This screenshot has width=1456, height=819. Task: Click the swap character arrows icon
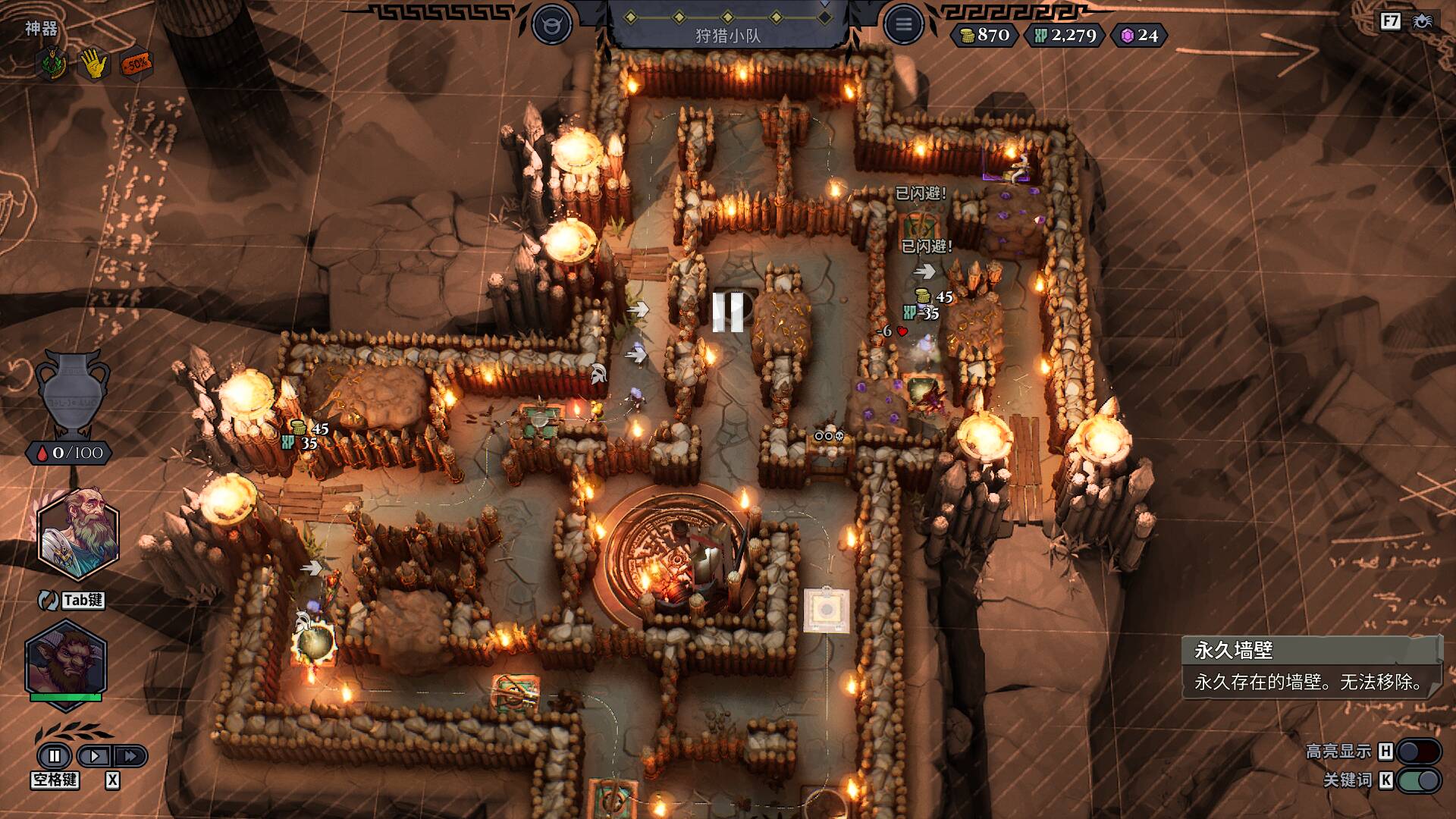coord(49,600)
